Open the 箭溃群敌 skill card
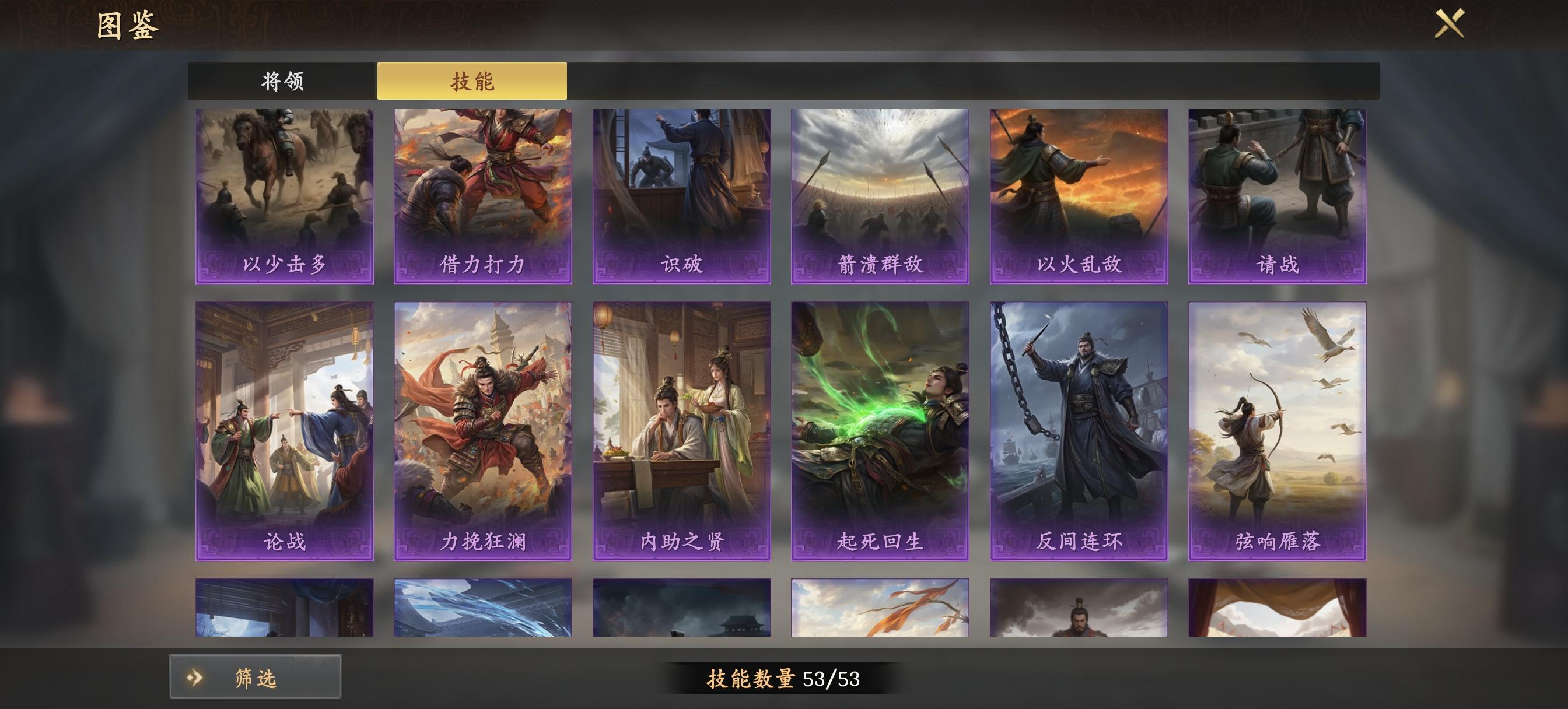The width and height of the screenshot is (1568, 709). (x=881, y=195)
